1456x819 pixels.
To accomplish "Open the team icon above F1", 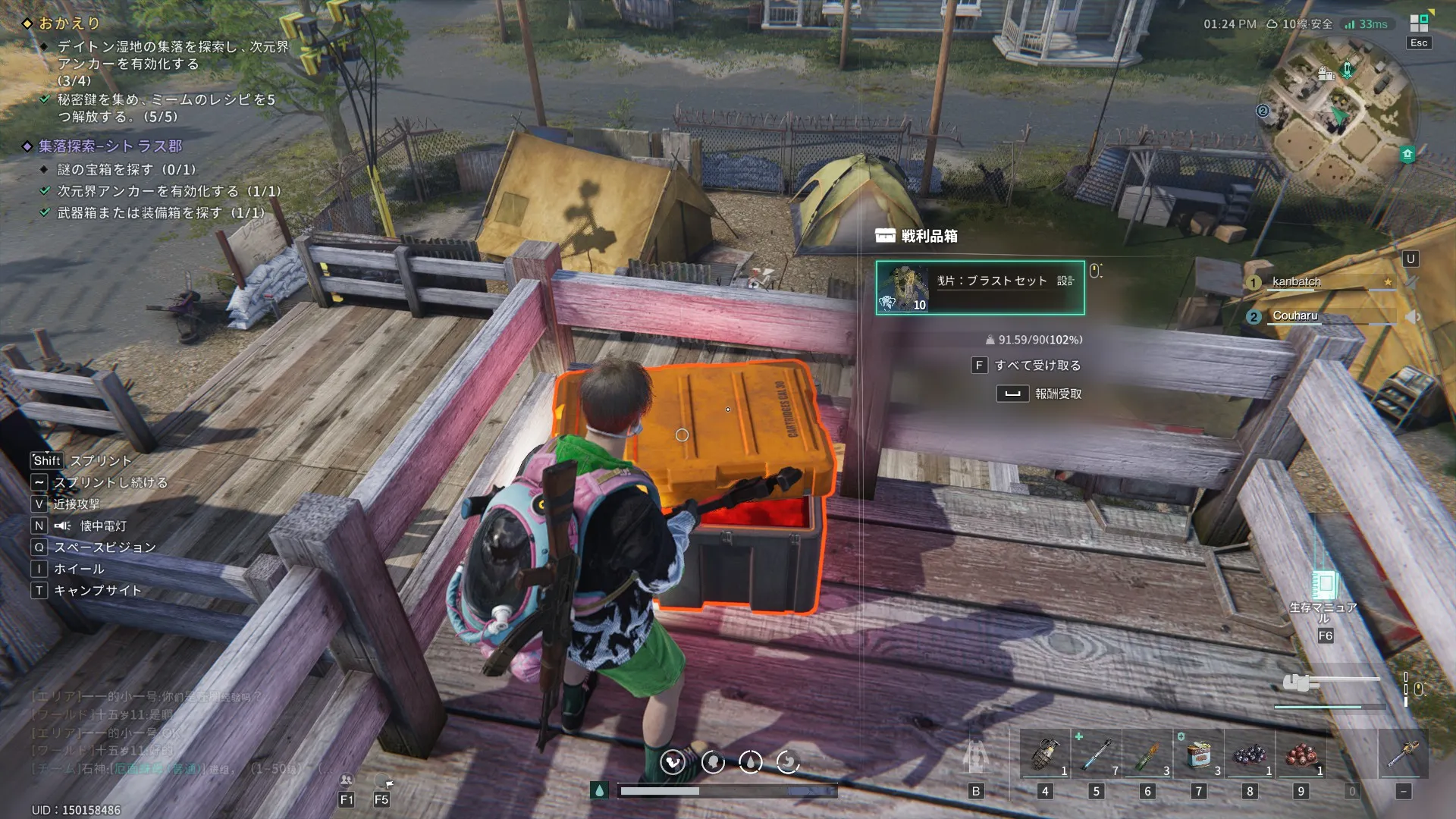I will point(347,780).
